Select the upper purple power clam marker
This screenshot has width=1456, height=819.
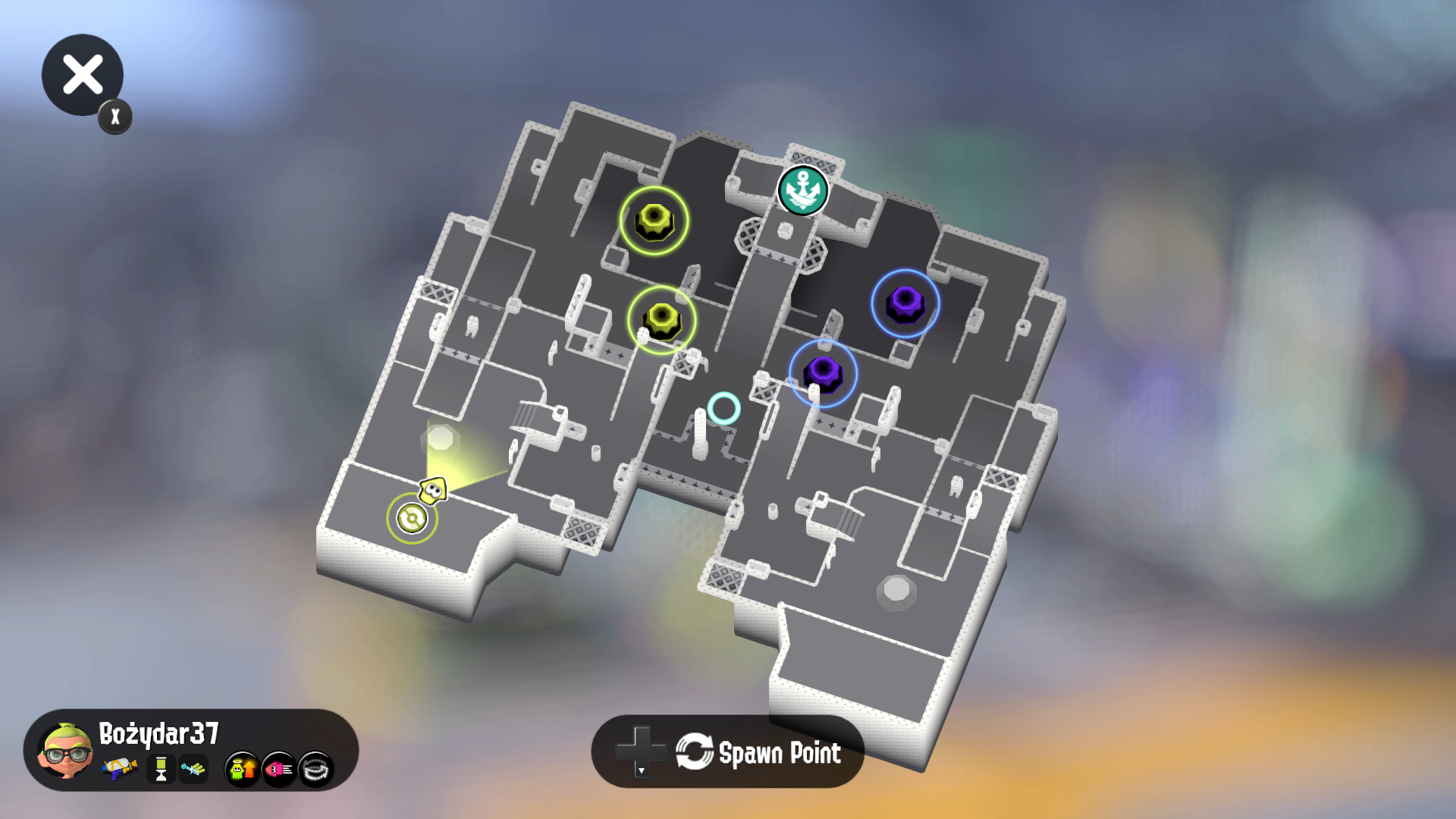[x=904, y=303]
